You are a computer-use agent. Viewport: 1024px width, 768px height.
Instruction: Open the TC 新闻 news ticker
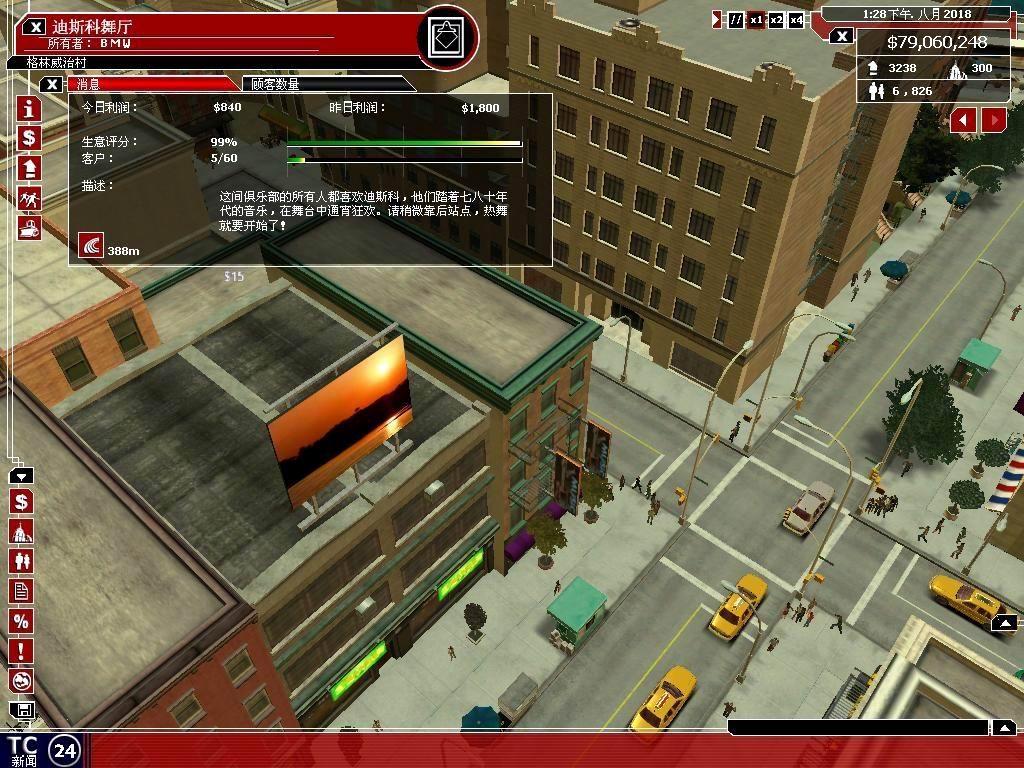pyautogui.click(x=22, y=751)
